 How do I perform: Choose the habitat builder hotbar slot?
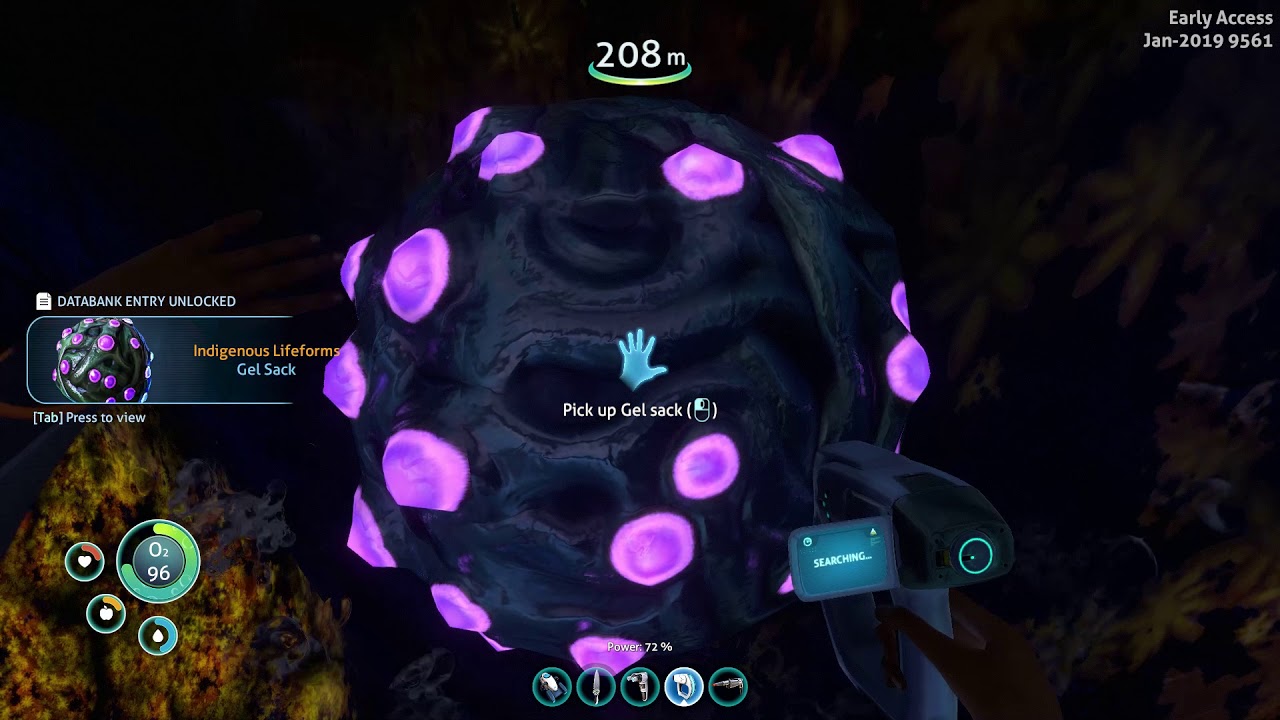(640, 687)
